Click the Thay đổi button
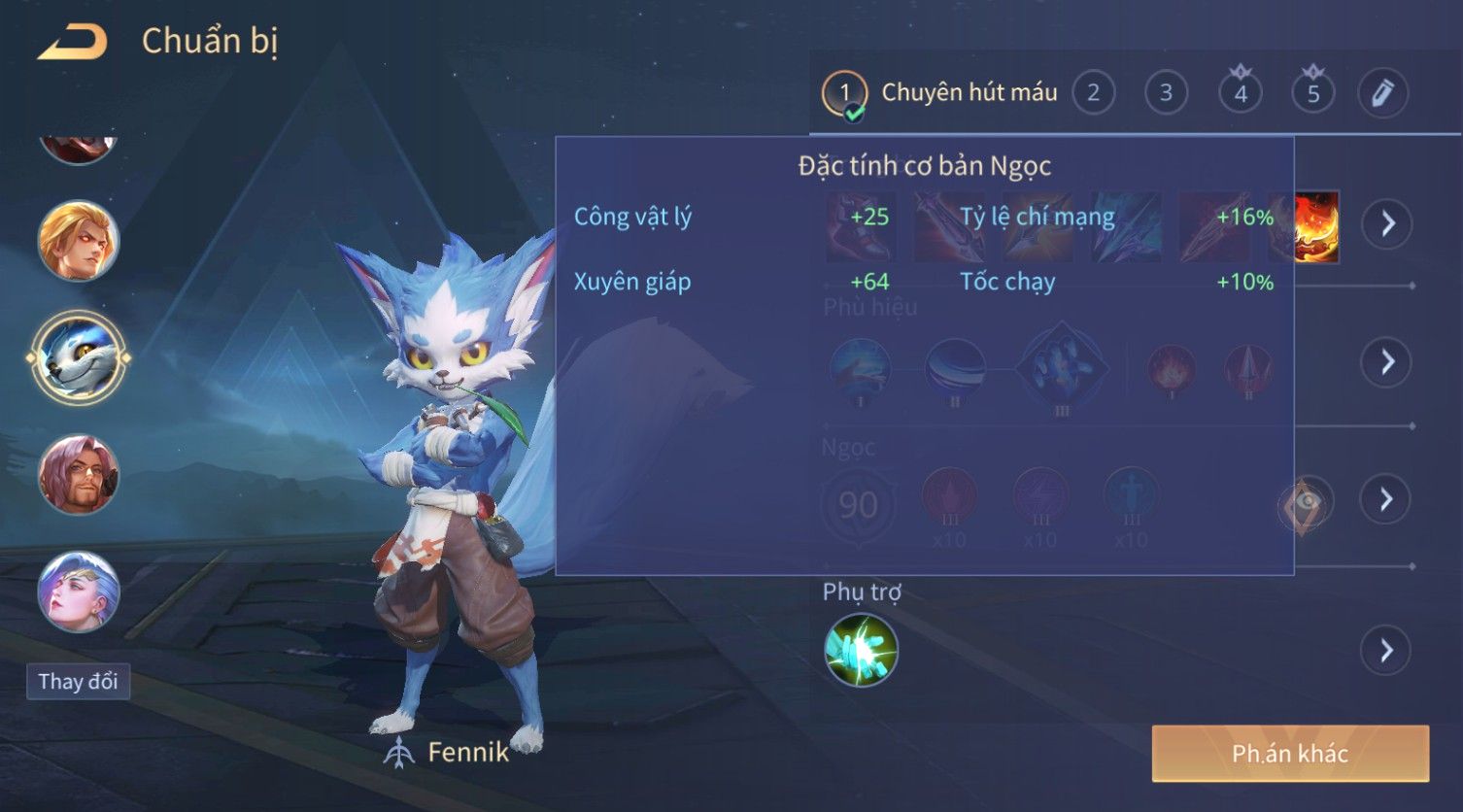1463x812 pixels. coord(78,681)
